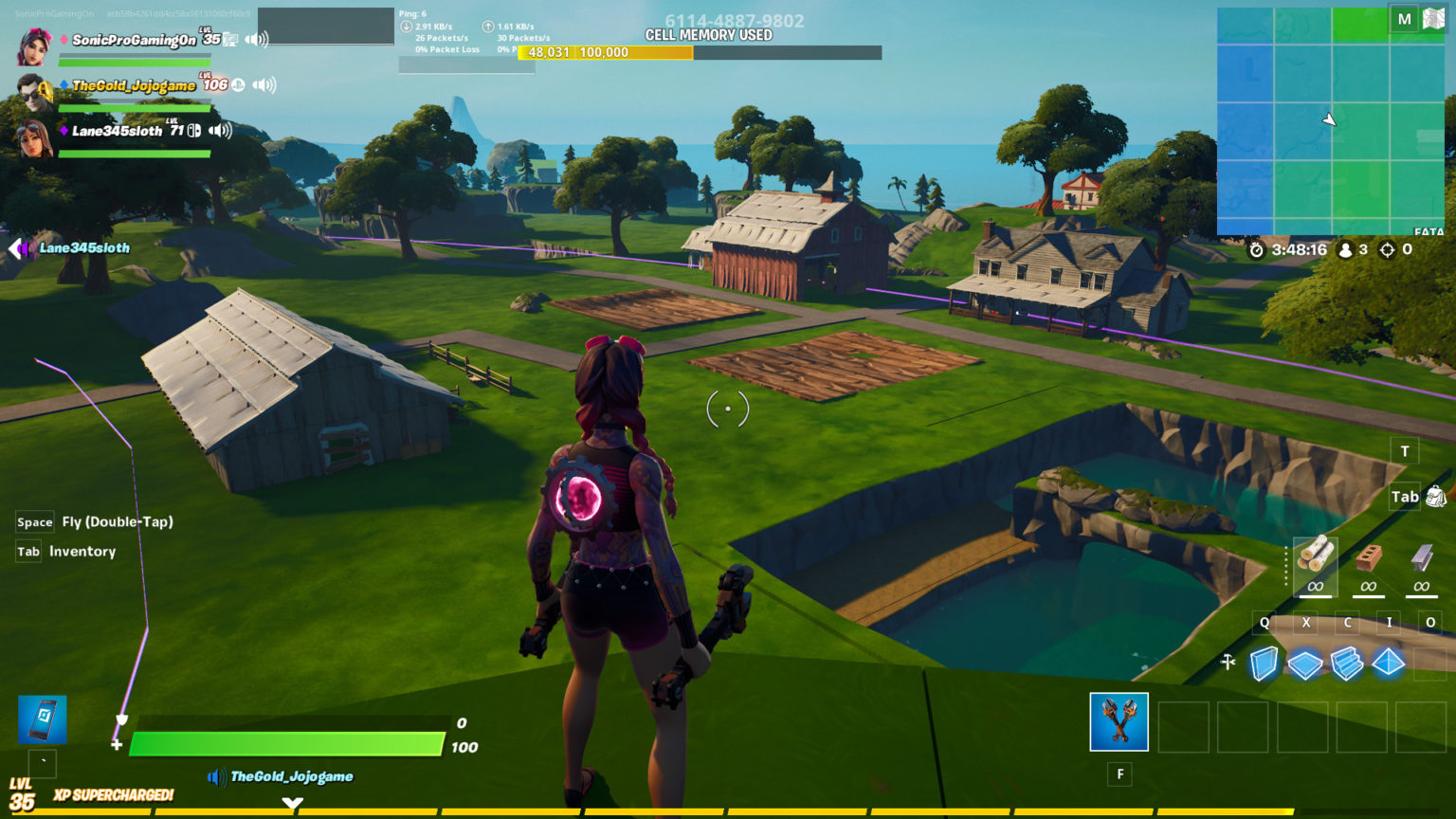Screen dimensions: 1456x819
Task: Click the eliminations crosshair counter icon
Action: [x=1386, y=250]
